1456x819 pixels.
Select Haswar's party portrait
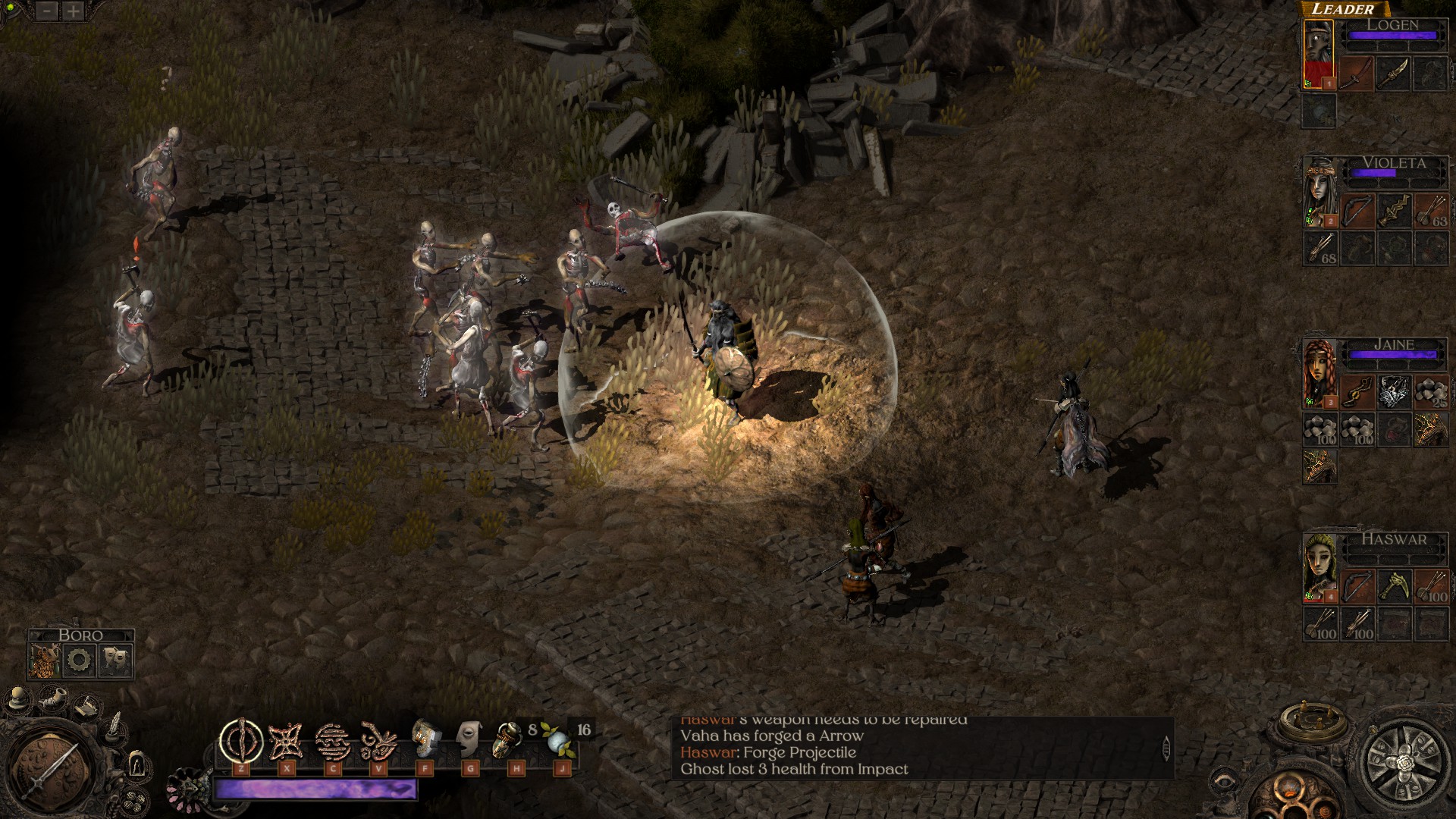pos(1320,569)
